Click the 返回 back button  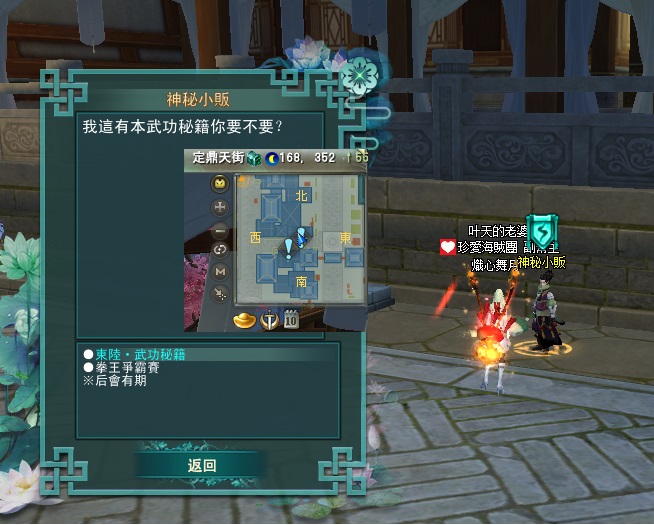[x=201, y=465]
